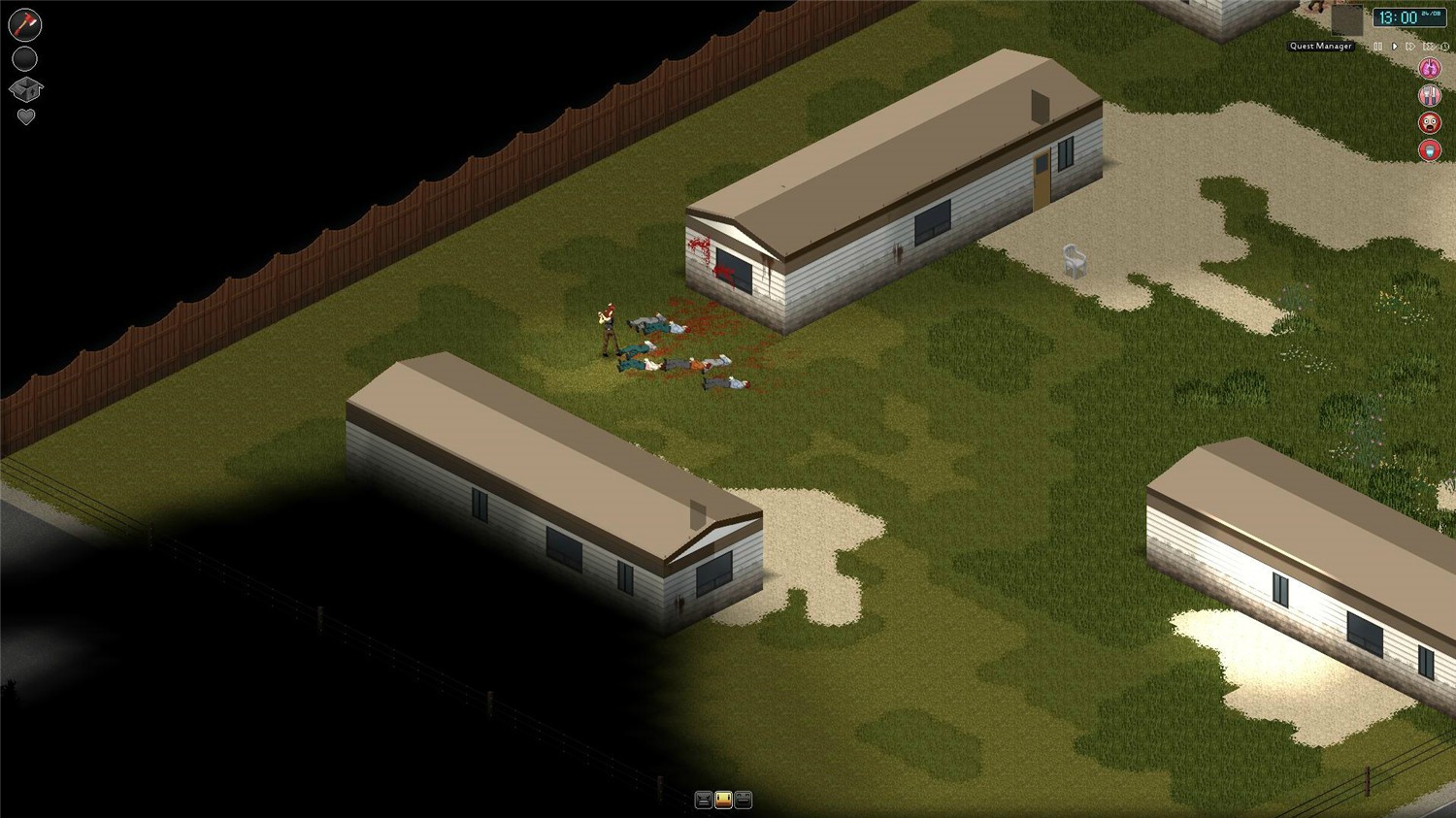This screenshot has width=1456, height=818.
Task: Pause the game with pause control
Action: [x=1377, y=46]
